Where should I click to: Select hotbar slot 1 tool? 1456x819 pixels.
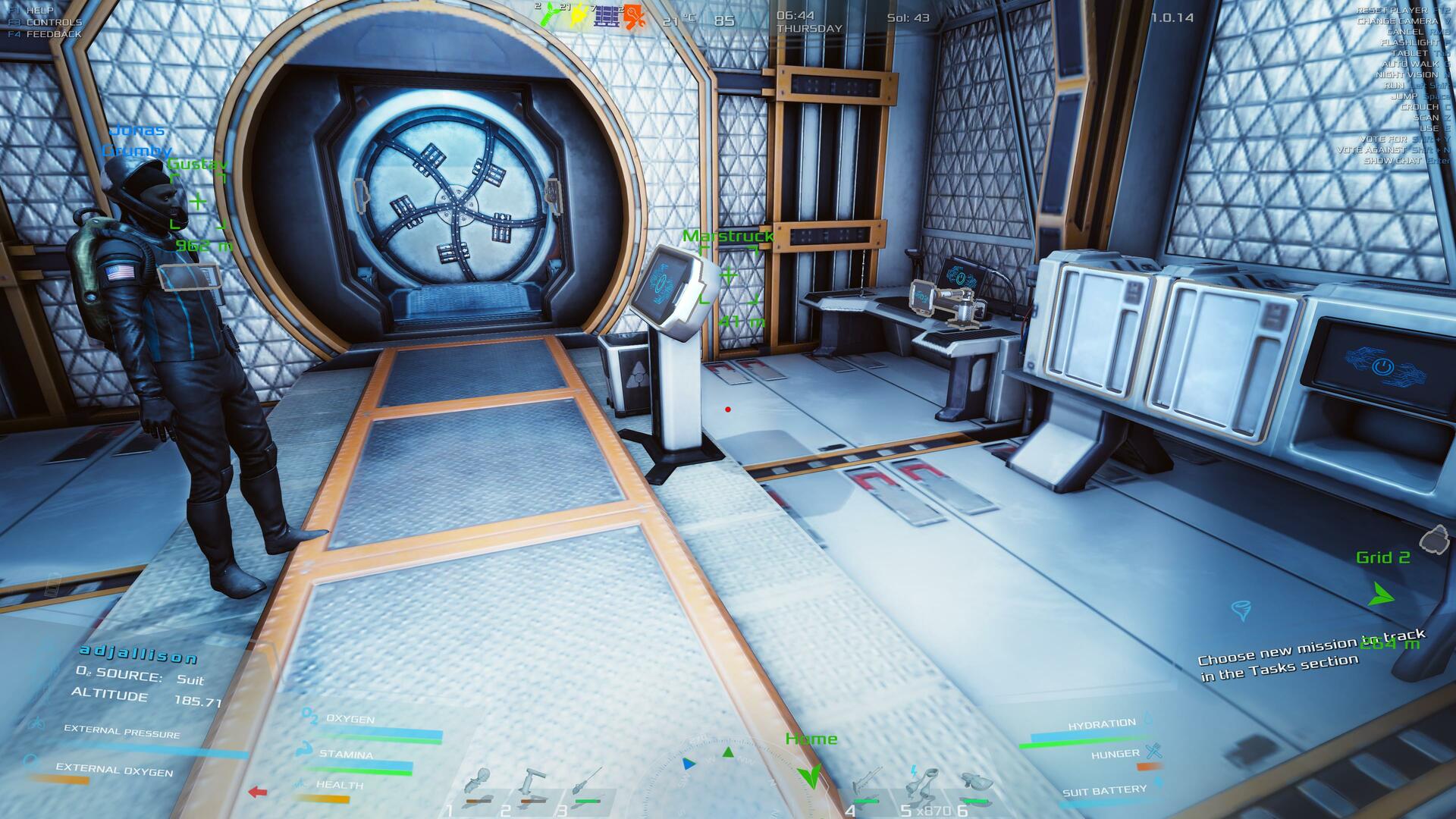coord(479,786)
